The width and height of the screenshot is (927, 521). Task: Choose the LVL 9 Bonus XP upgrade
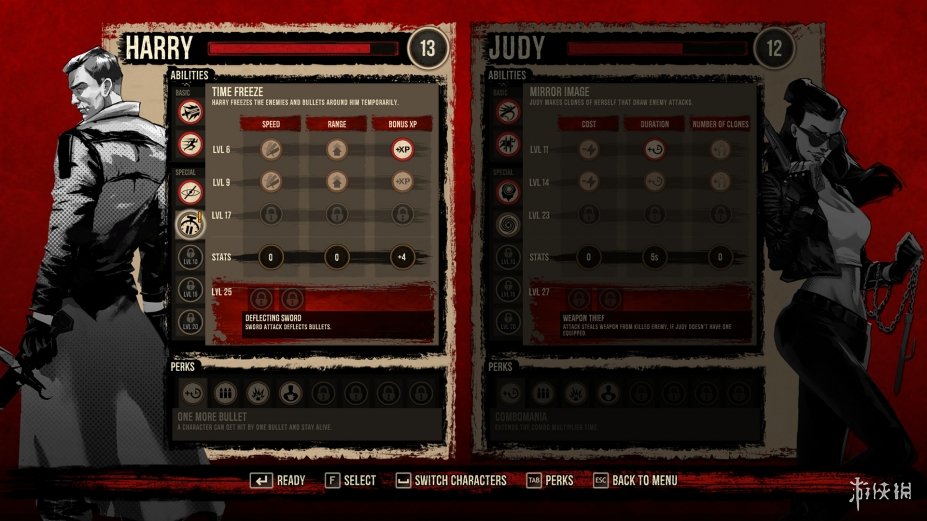pos(402,181)
